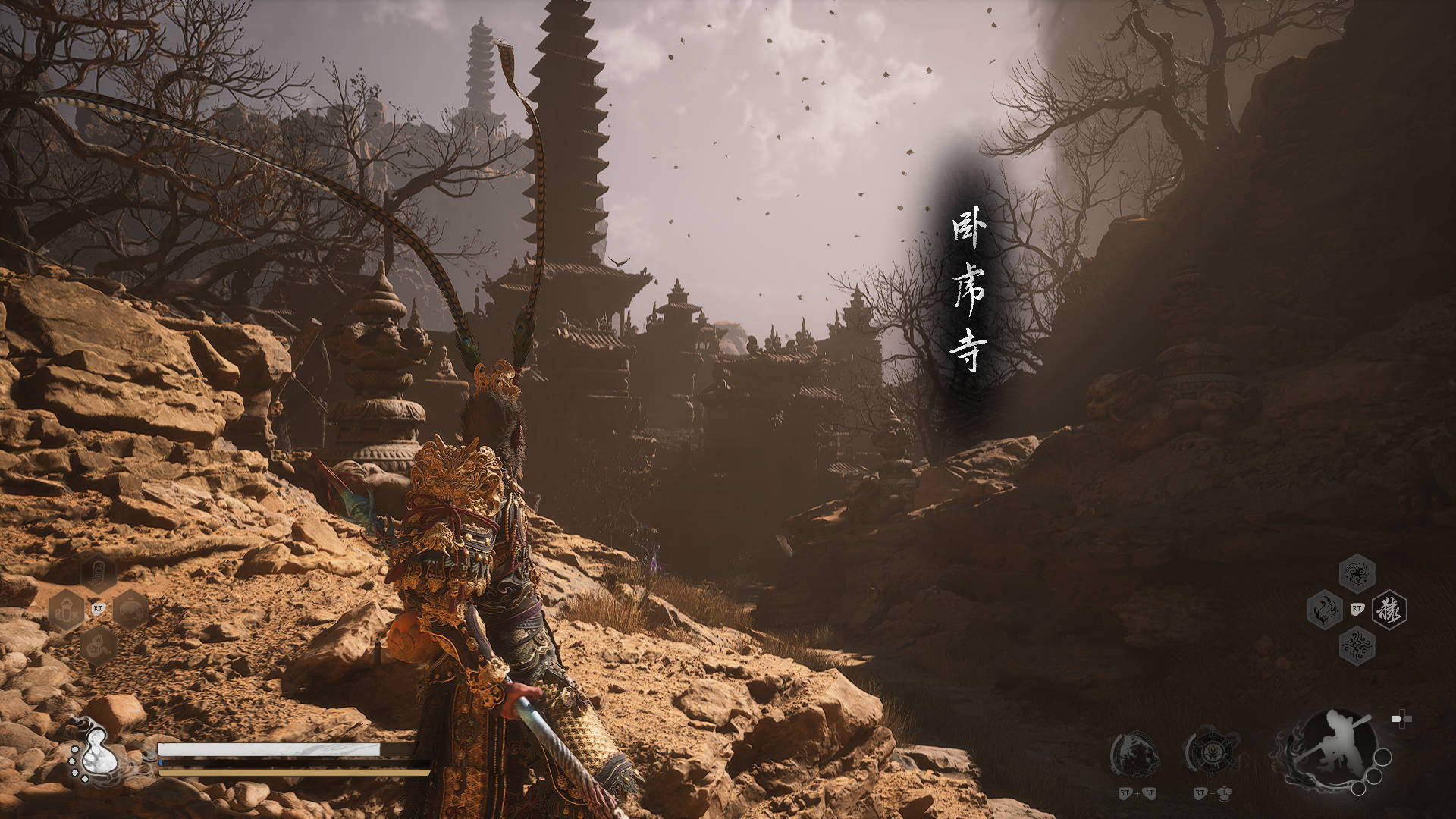Image resolution: width=1456 pixels, height=819 pixels.
Task: Select the left quick-item hexagon with the bottle
Action: coord(66,609)
